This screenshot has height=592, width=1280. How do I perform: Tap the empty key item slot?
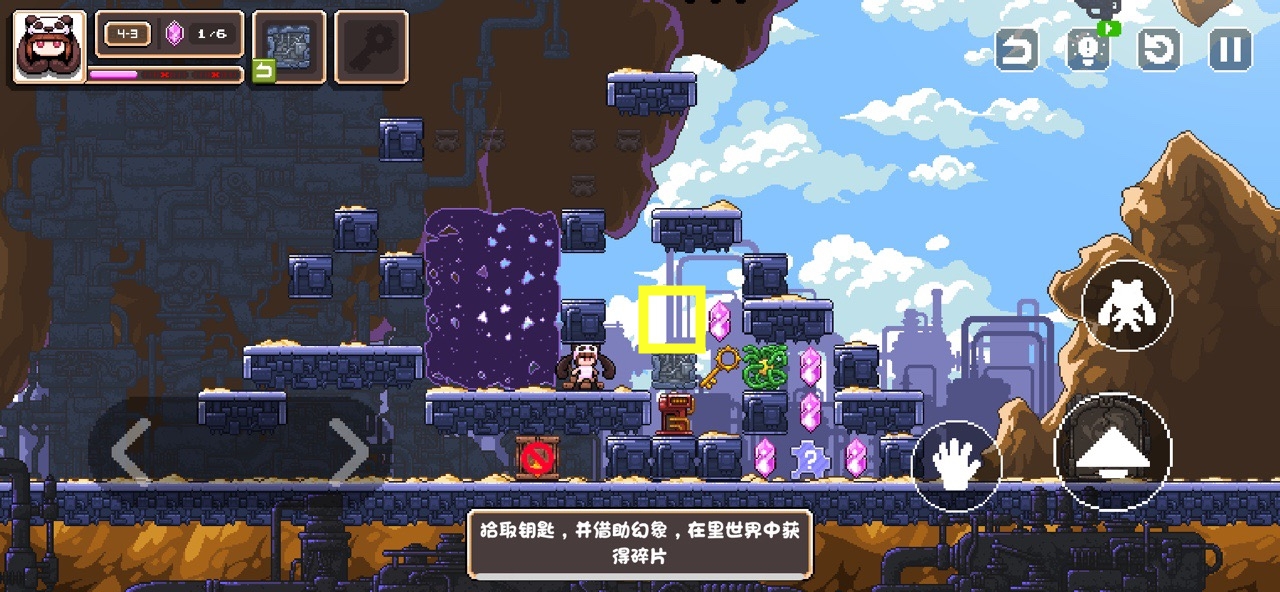[371, 45]
